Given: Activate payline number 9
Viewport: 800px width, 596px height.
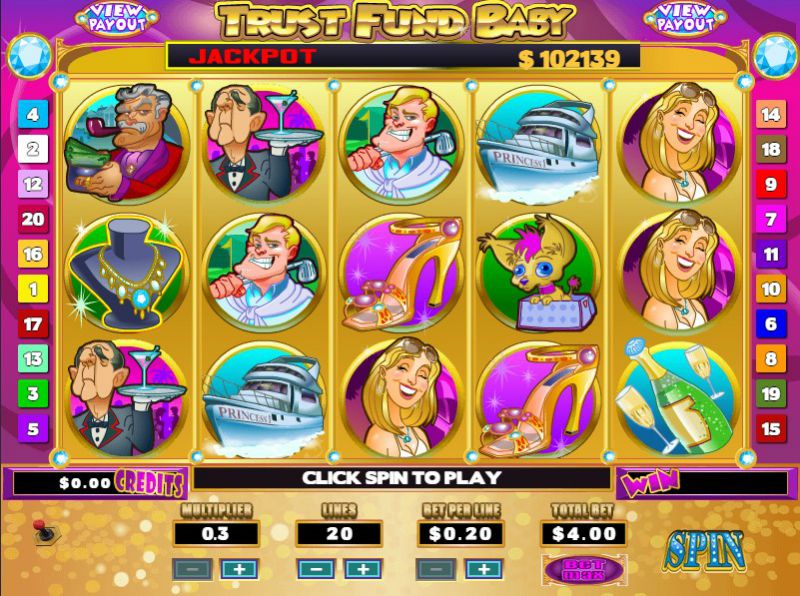Looking at the screenshot, I should [x=770, y=185].
